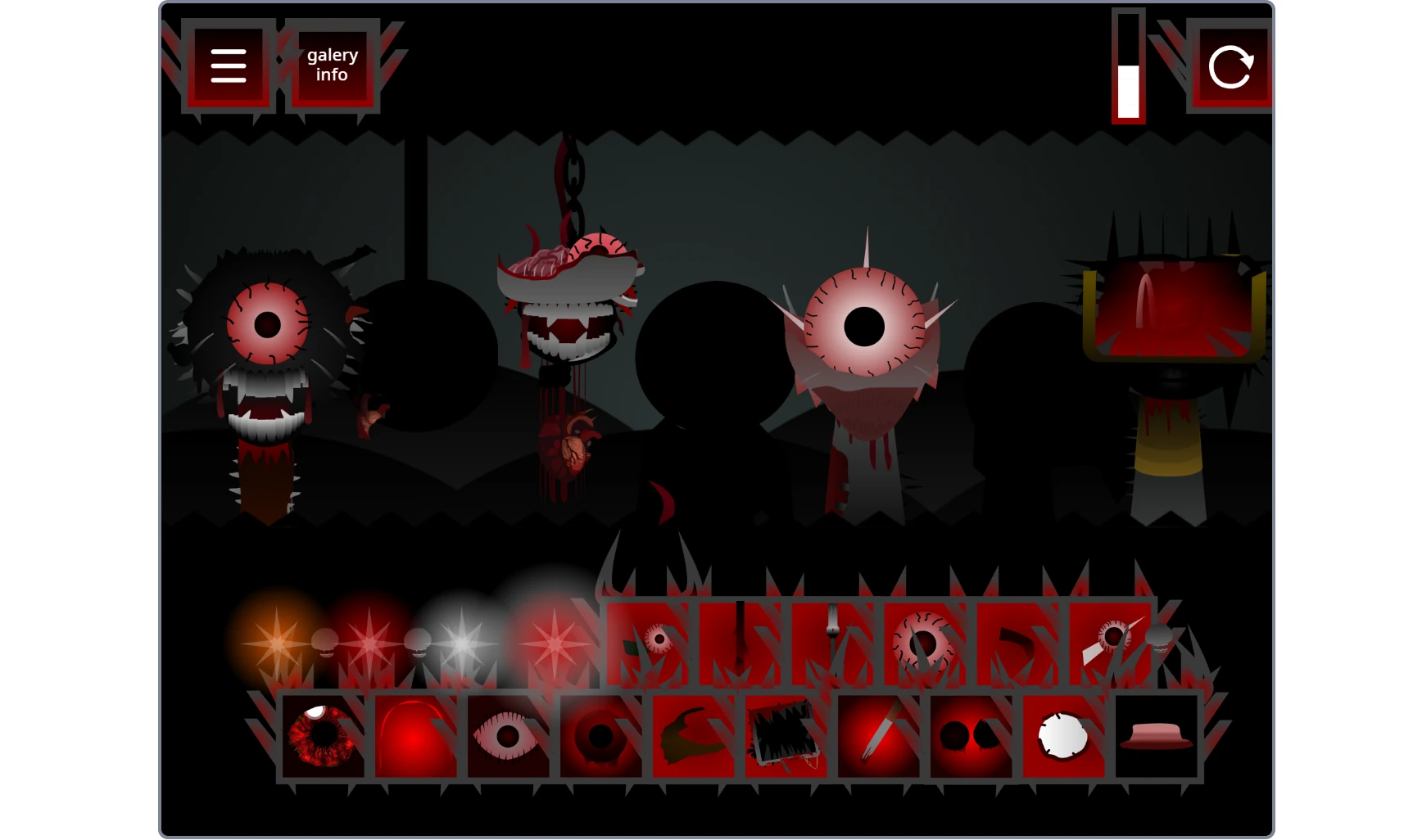Select the red iris eyeball sound icon
1404x840 pixels.
324,737
